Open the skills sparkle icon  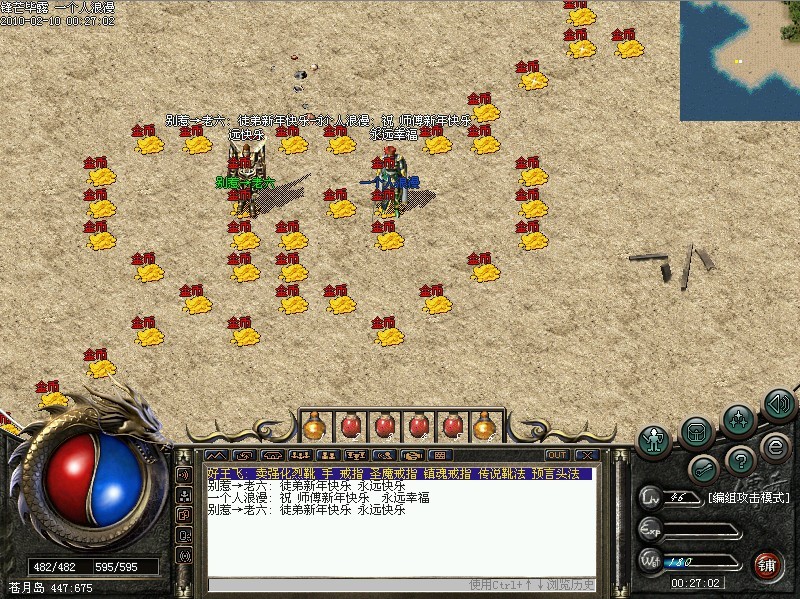pos(738,417)
